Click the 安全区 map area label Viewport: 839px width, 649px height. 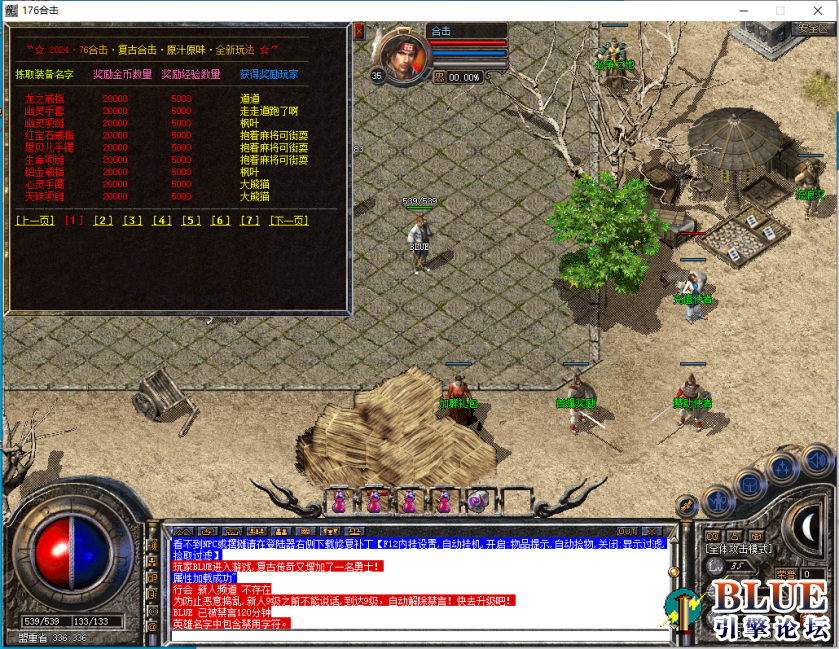813,29
